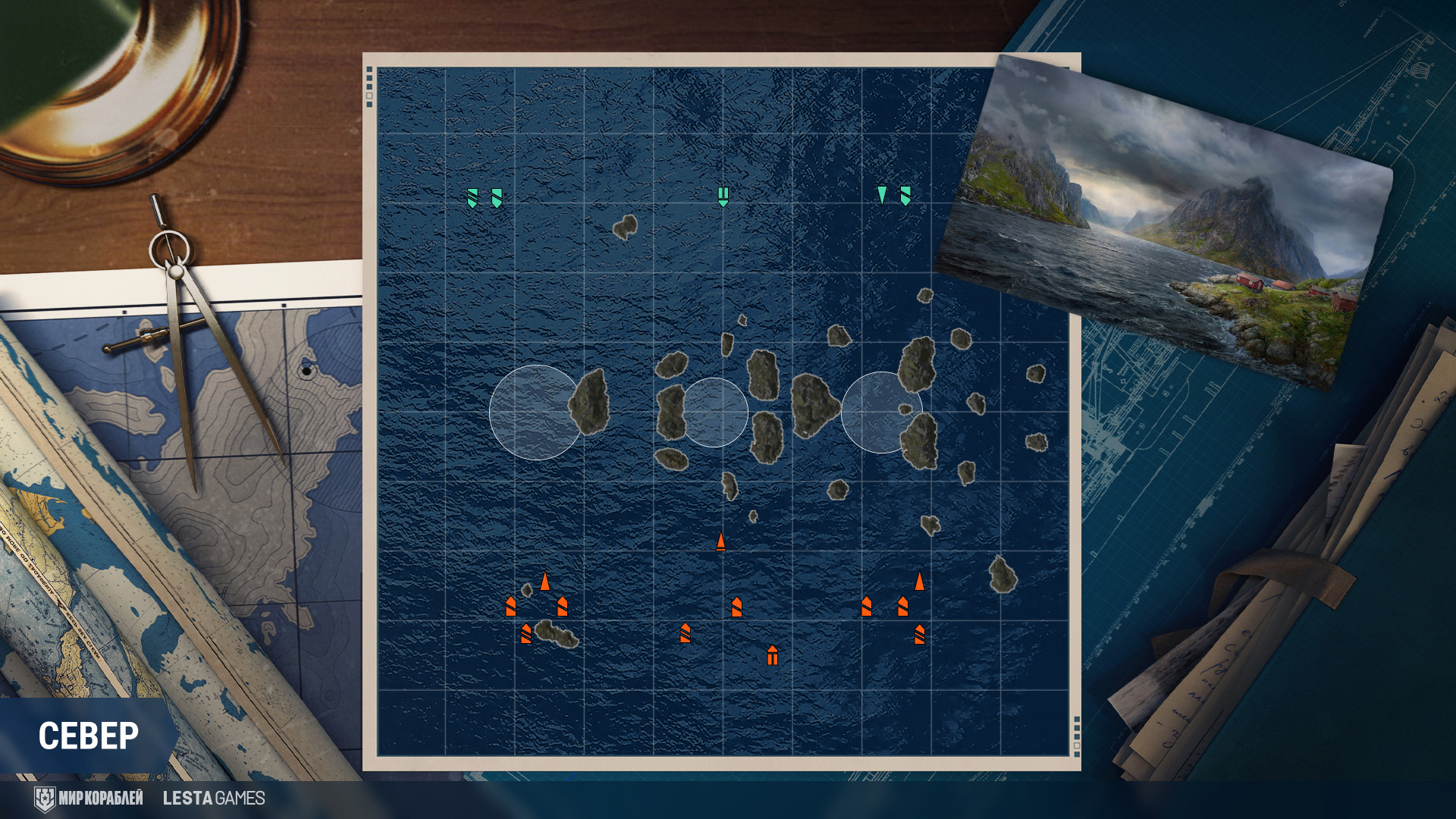The height and width of the screenshot is (819, 1456).
Task: Select the lone orange ship marker nearest the islands
Action: coord(721,541)
